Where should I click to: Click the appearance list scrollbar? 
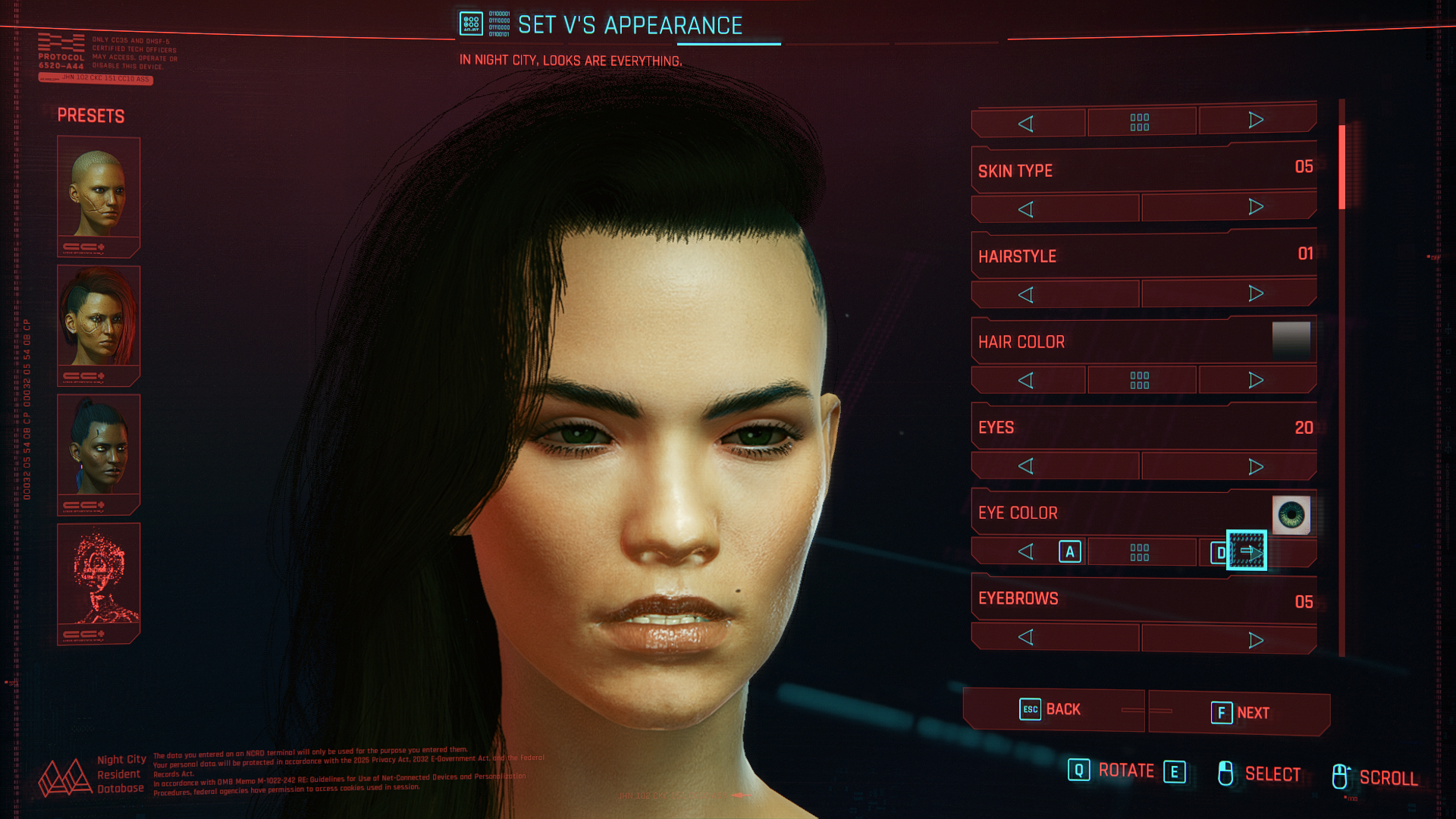[1341, 167]
